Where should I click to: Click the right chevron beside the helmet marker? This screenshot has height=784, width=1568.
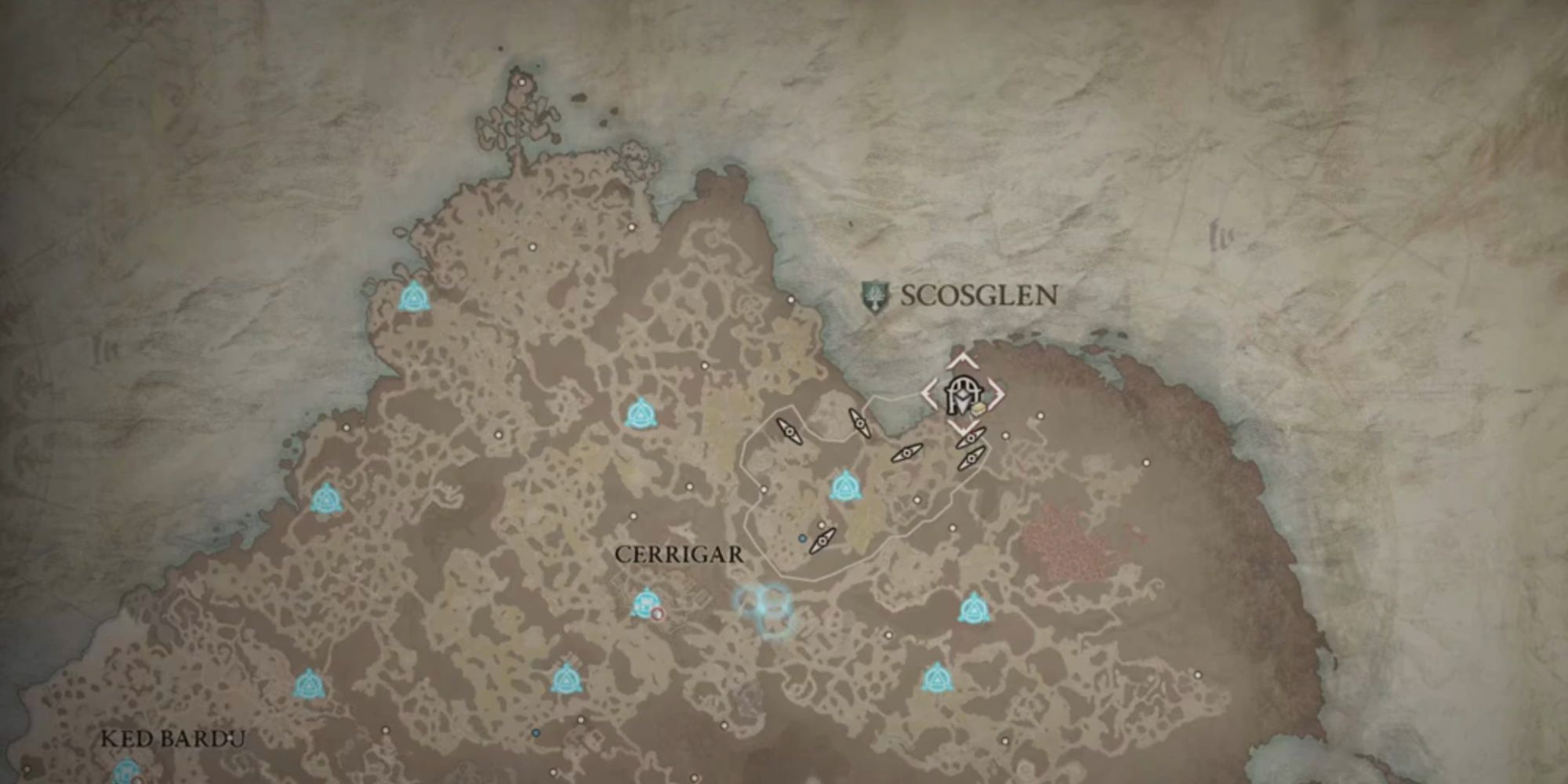(997, 394)
